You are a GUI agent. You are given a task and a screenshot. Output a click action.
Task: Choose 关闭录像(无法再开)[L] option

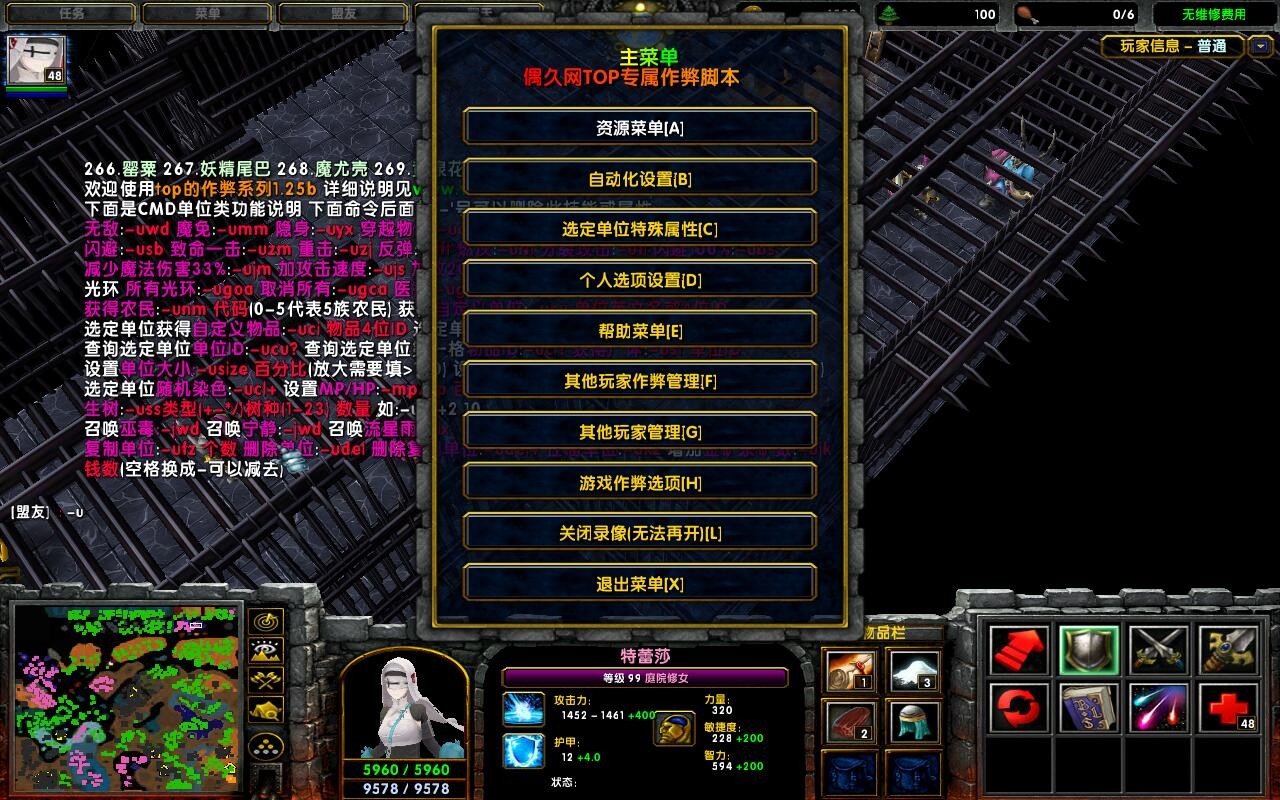[x=640, y=533]
